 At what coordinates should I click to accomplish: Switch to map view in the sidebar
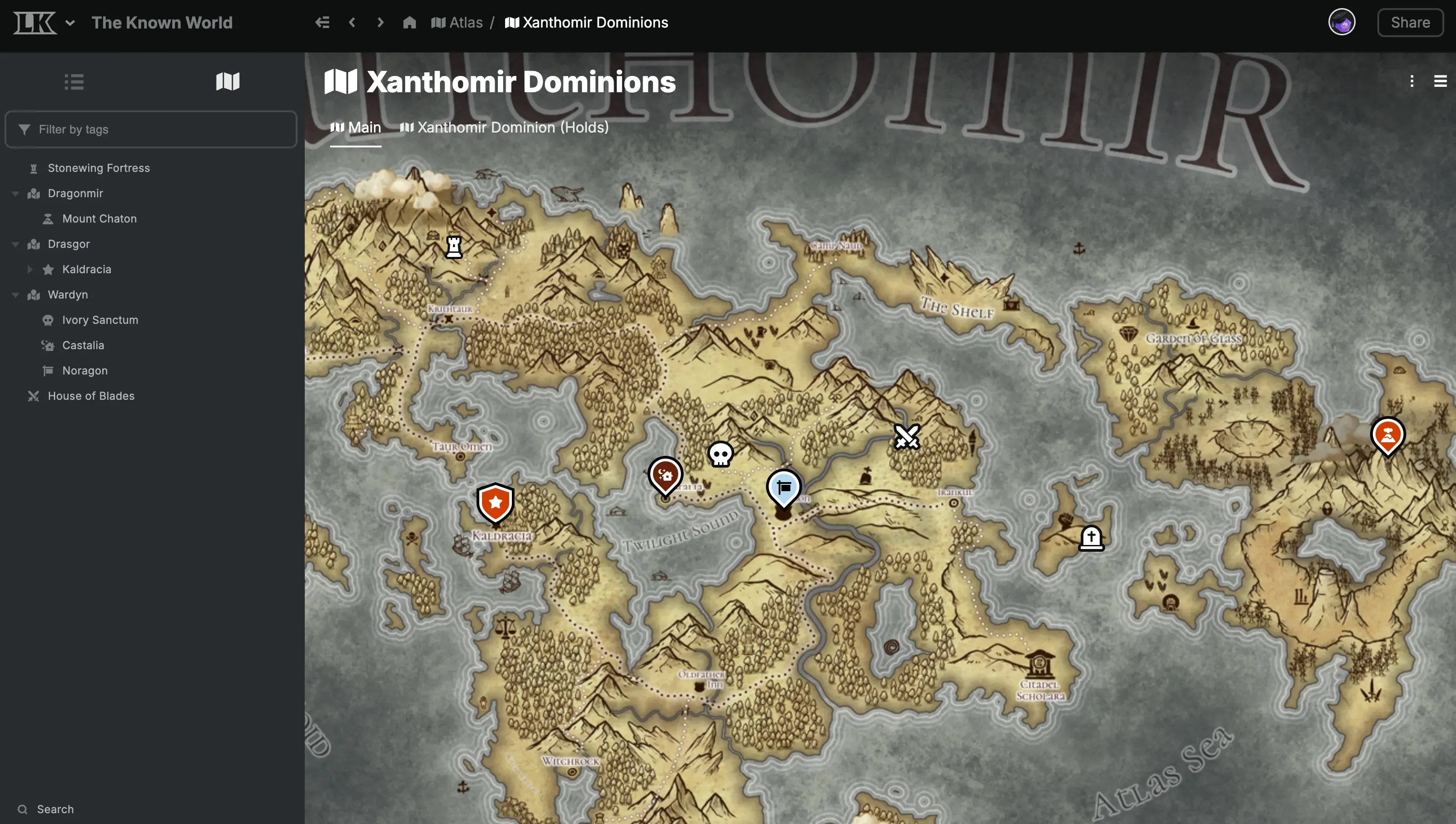coord(227,81)
